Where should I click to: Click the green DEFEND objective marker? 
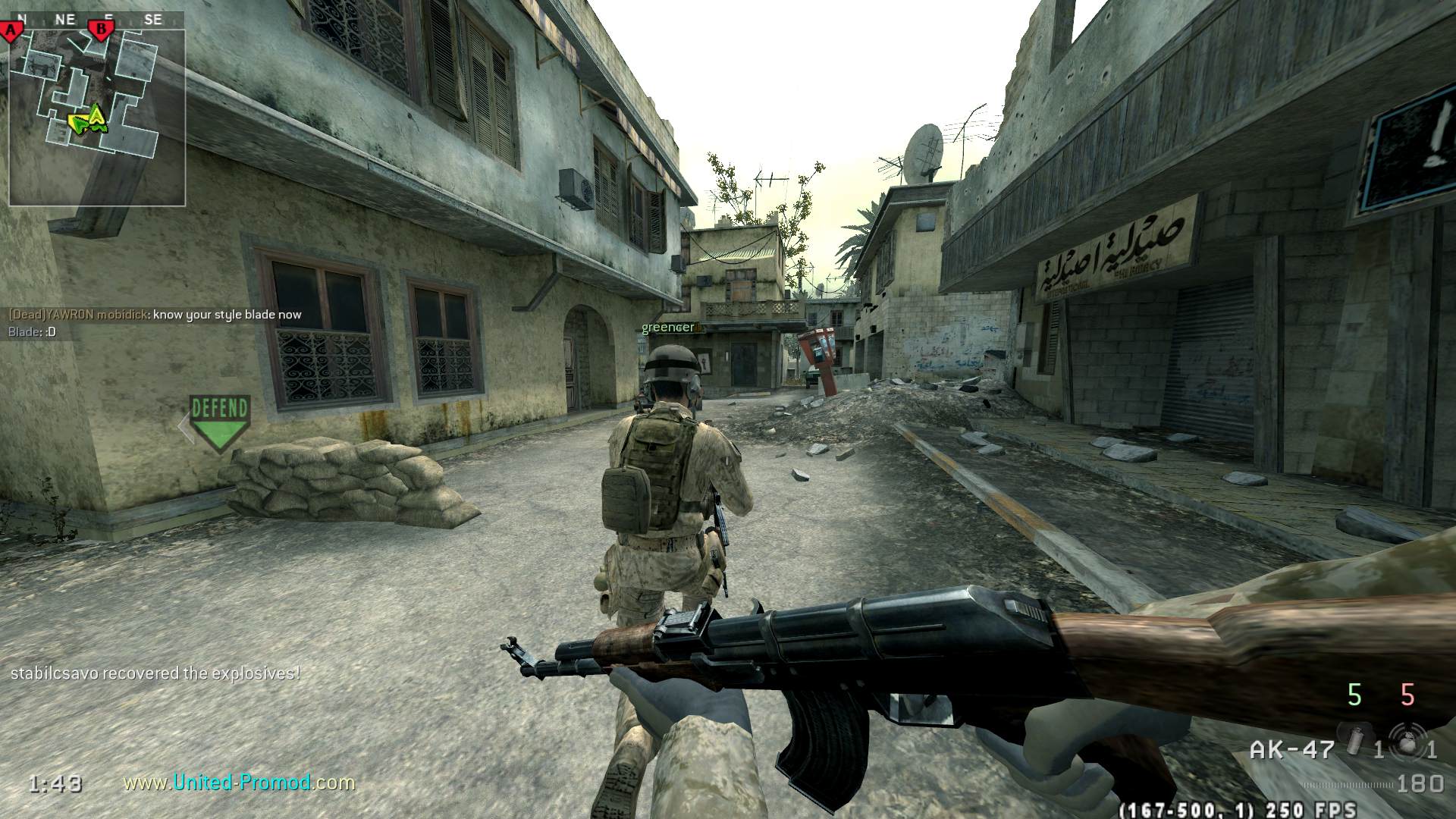219,421
